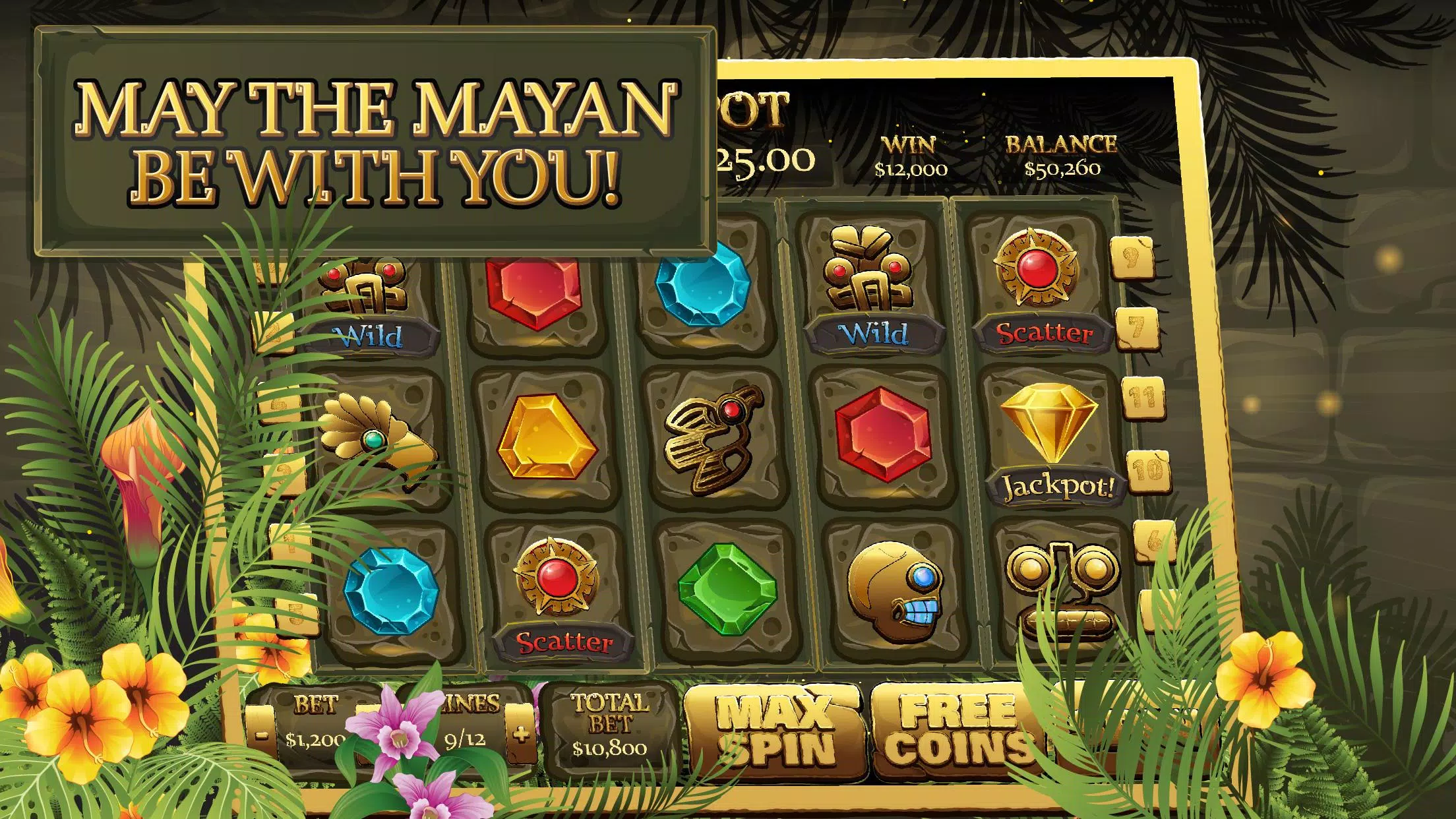This screenshot has height=819, width=1456.
Task: Claim Free Coins
Action: point(956,729)
